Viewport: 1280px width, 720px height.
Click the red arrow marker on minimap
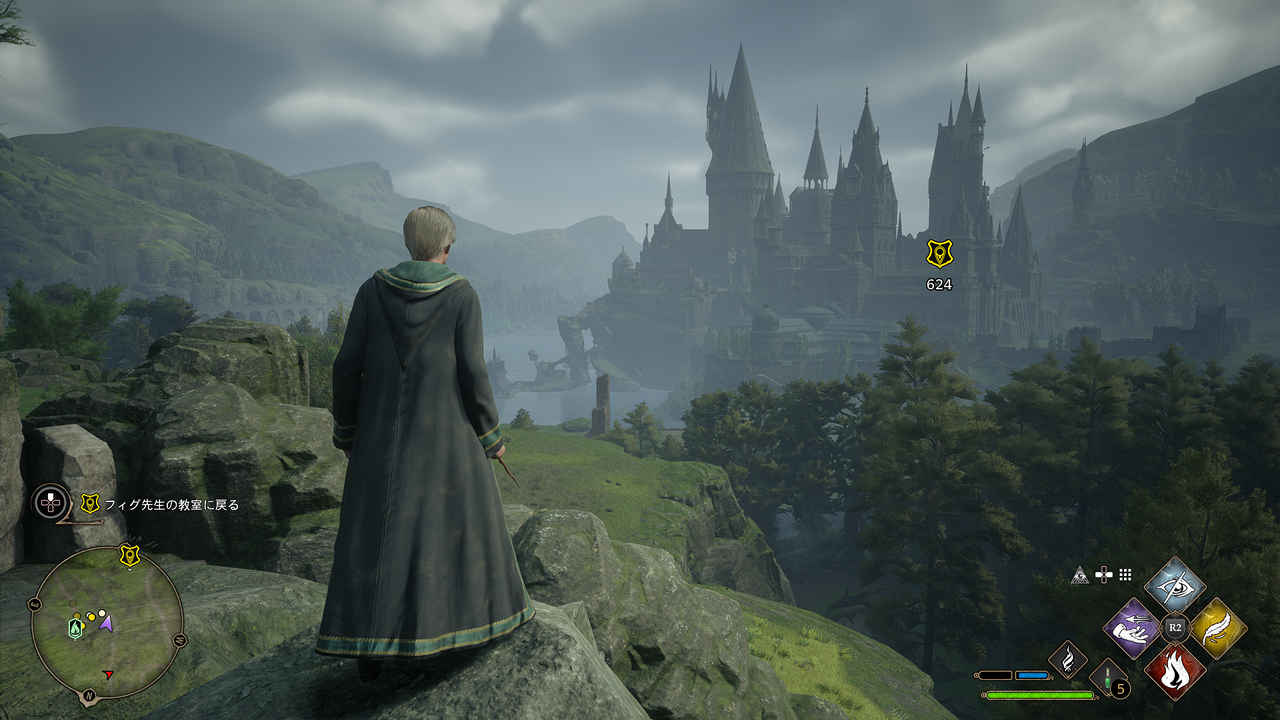(108, 675)
